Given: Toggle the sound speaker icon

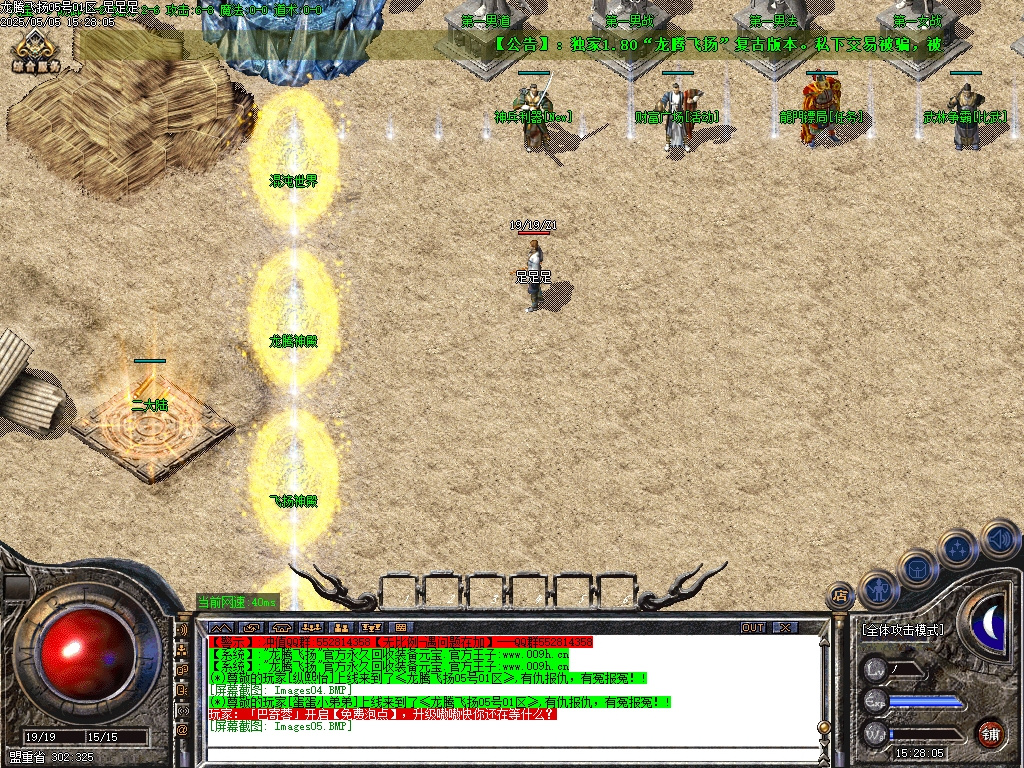Looking at the screenshot, I should [999, 539].
